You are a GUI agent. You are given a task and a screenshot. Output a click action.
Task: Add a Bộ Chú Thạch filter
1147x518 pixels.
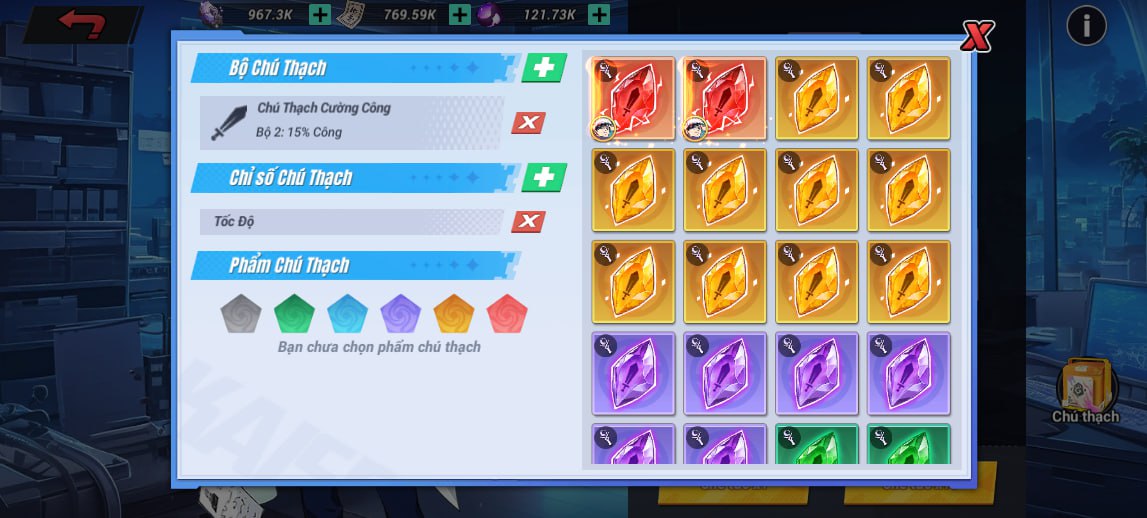544,68
